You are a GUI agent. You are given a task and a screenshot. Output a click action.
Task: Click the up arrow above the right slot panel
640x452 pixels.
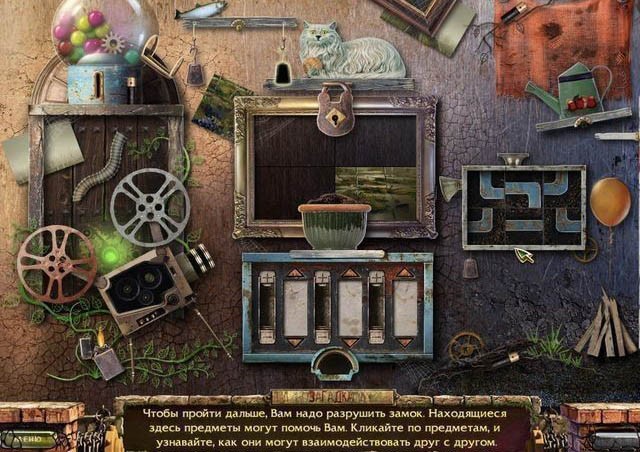click(404, 271)
